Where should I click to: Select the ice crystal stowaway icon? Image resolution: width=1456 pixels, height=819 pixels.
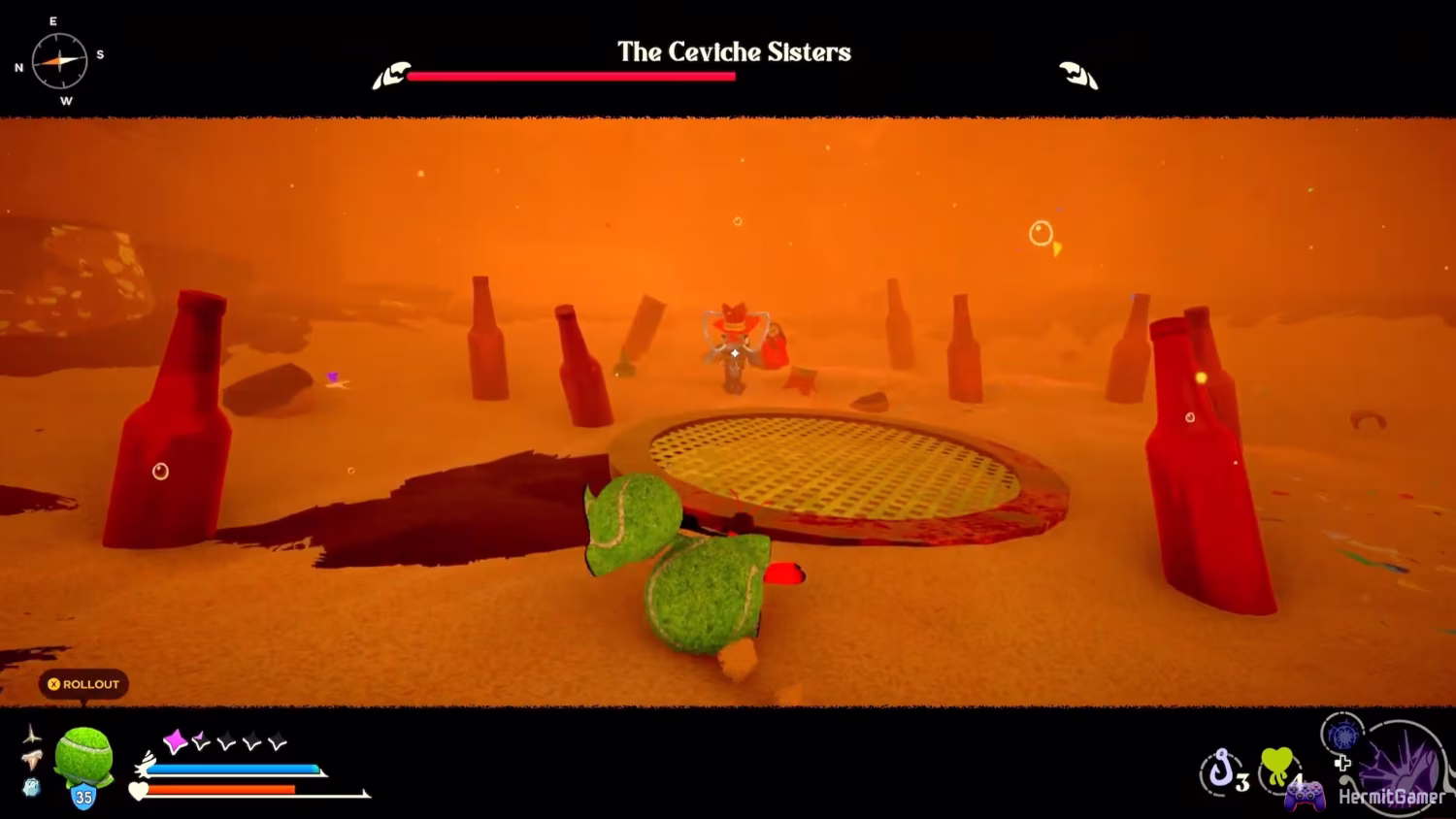[x=32, y=786]
